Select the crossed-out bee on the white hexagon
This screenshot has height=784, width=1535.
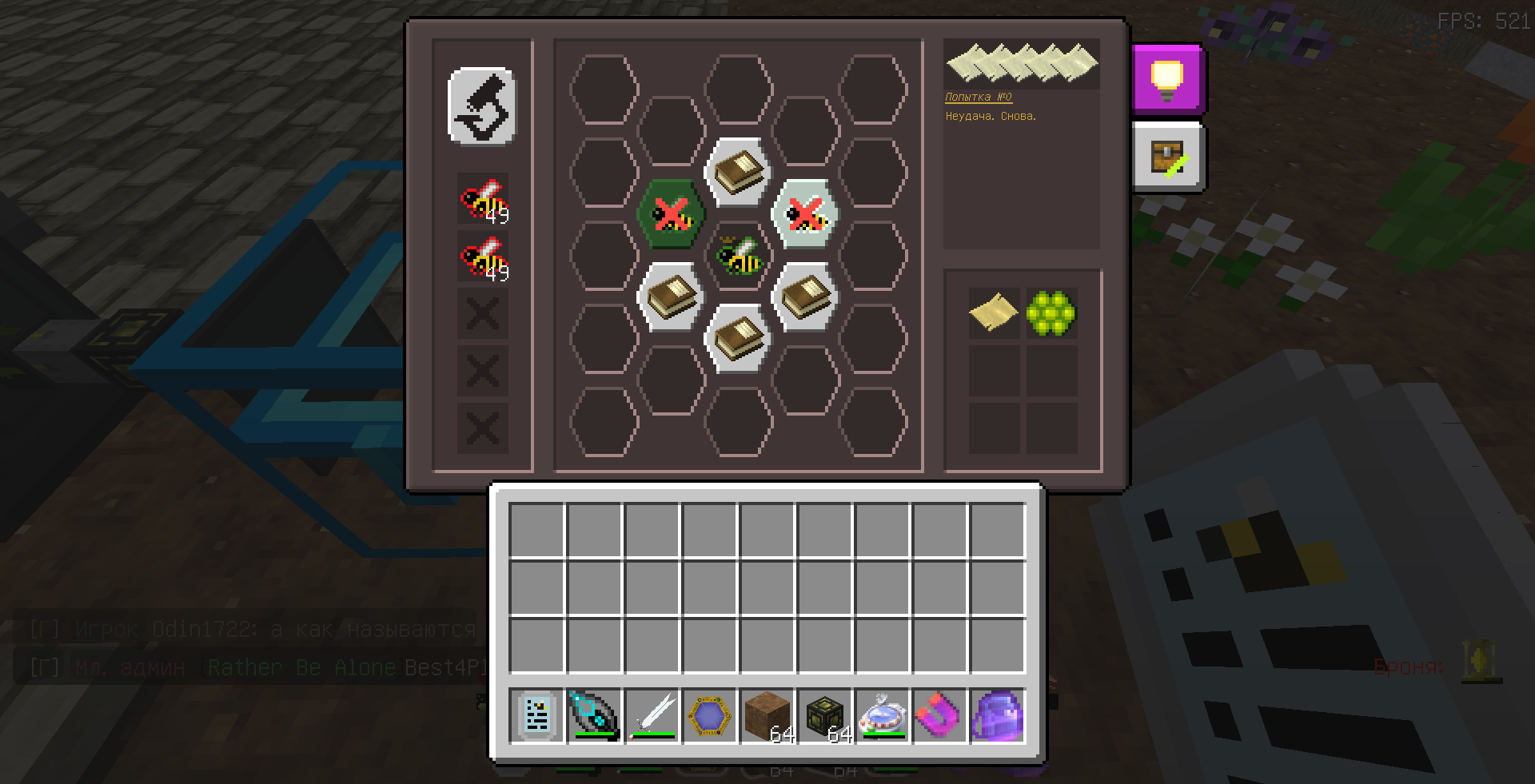[805, 214]
